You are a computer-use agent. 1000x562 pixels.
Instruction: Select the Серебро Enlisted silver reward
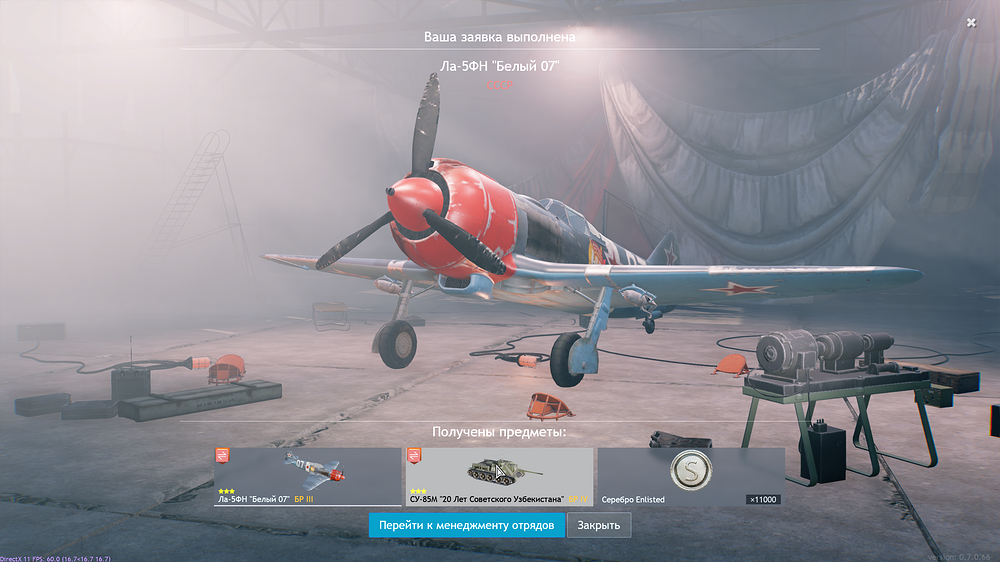coord(690,476)
